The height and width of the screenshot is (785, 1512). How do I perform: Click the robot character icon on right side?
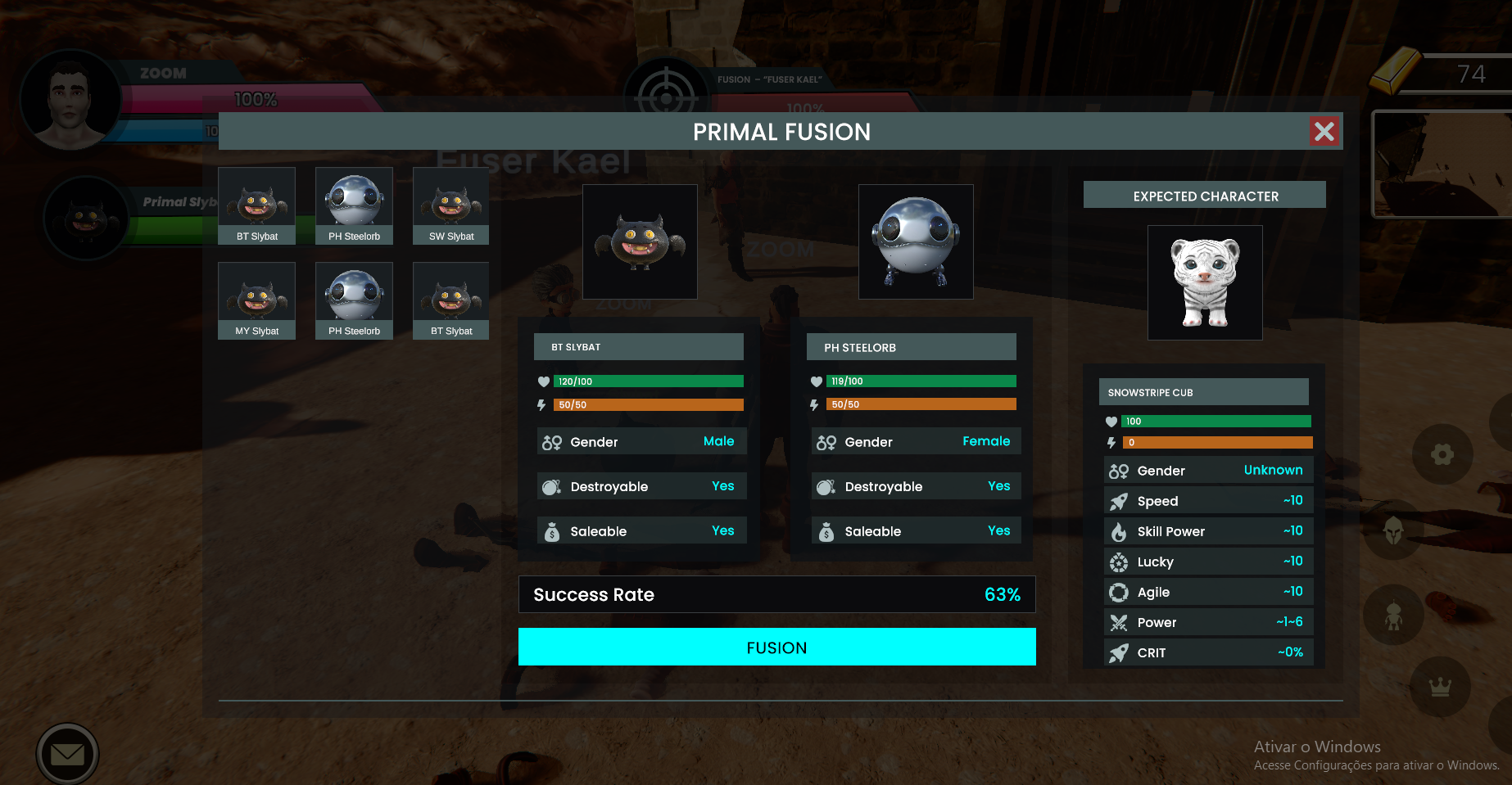point(1392,615)
